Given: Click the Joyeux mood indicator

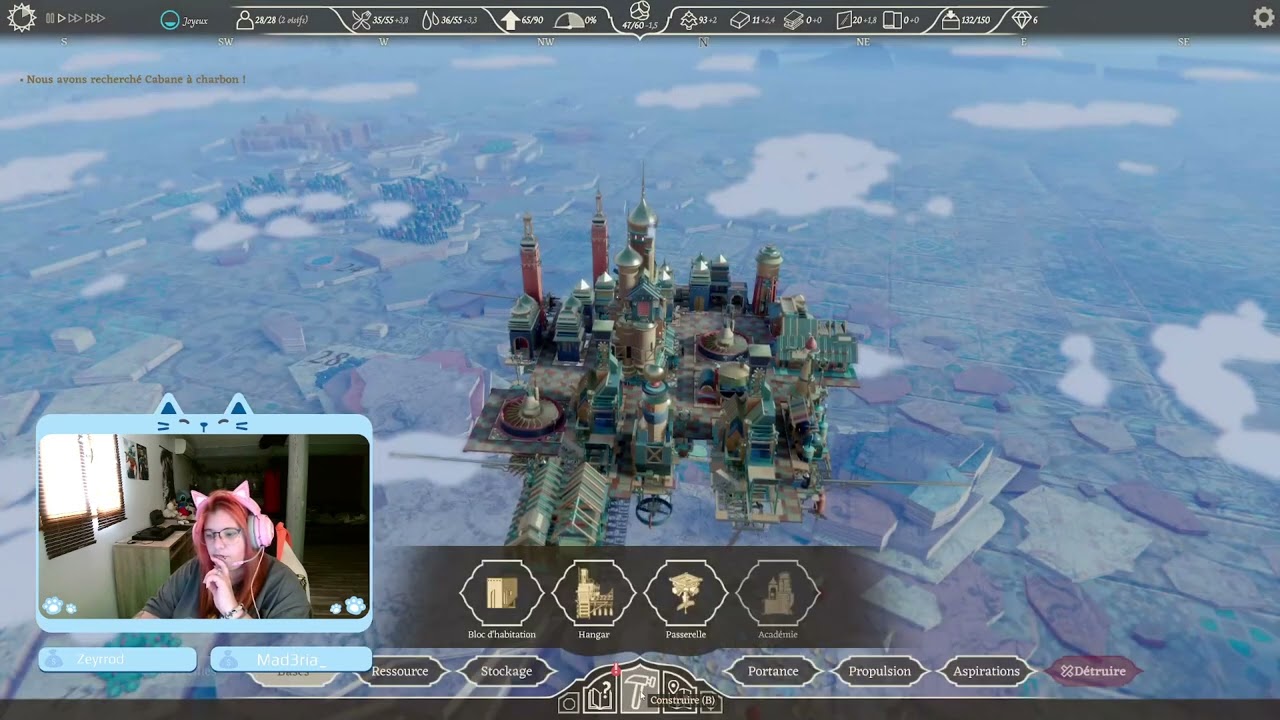Looking at the screenshot, I should 185,20.
